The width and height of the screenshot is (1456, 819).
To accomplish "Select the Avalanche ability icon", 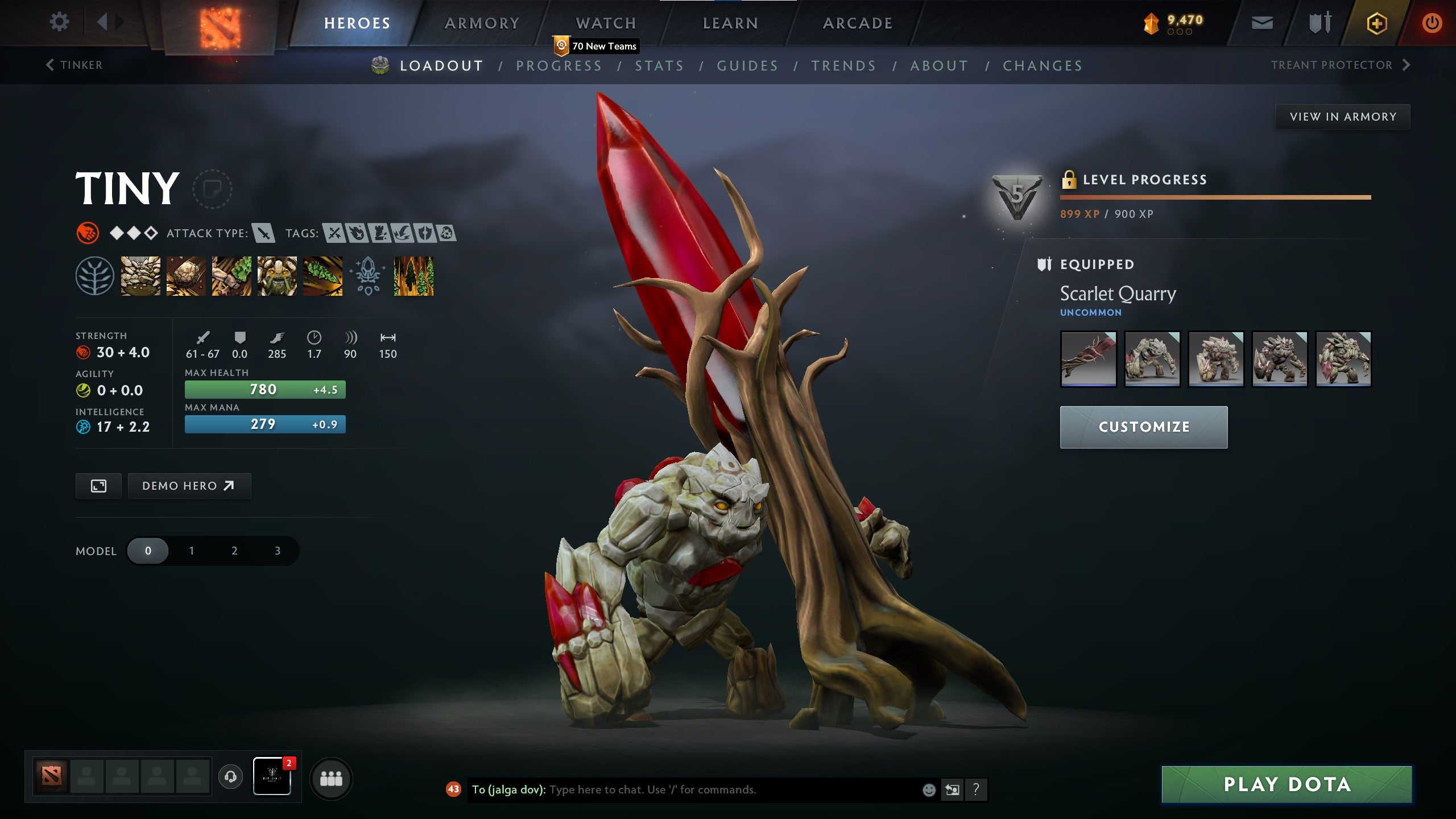I will [140, 277].
